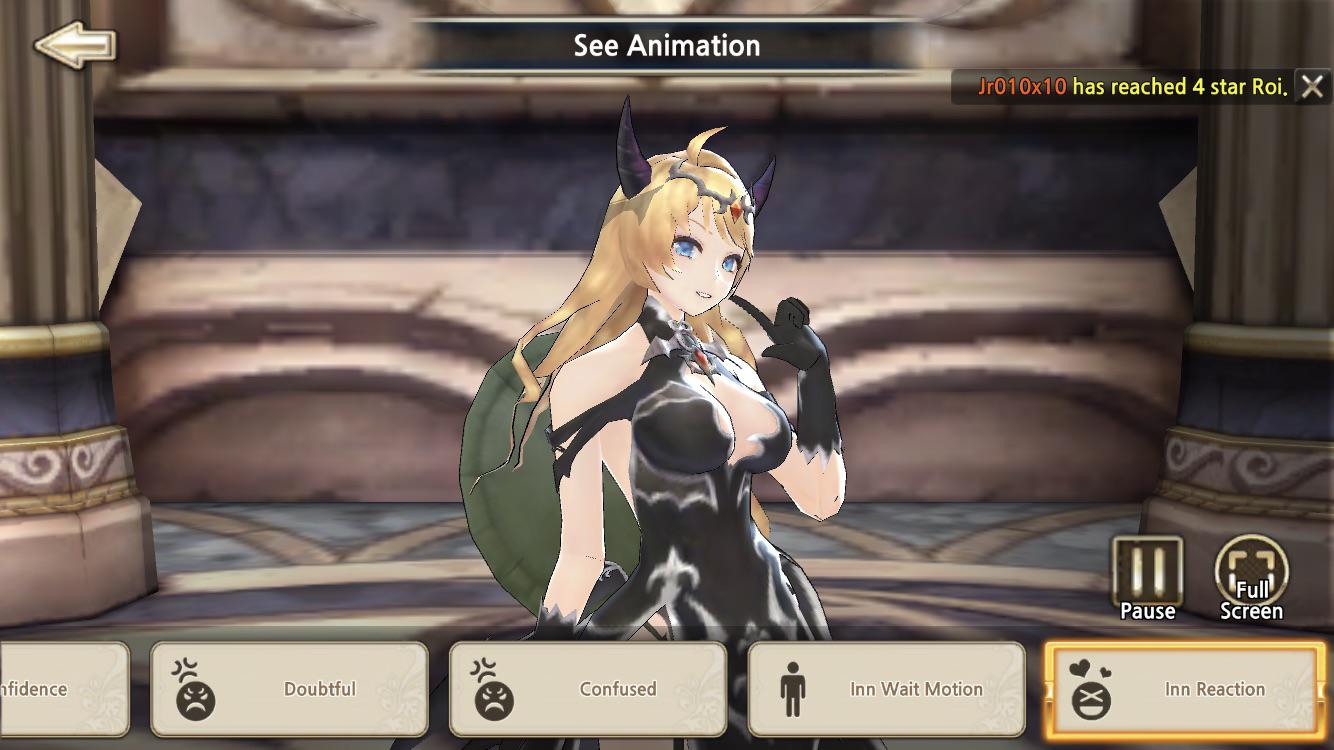Play the Confused animation
Image resolution: width=1334 pixels, height=750 pixels.
click(588, 689)
